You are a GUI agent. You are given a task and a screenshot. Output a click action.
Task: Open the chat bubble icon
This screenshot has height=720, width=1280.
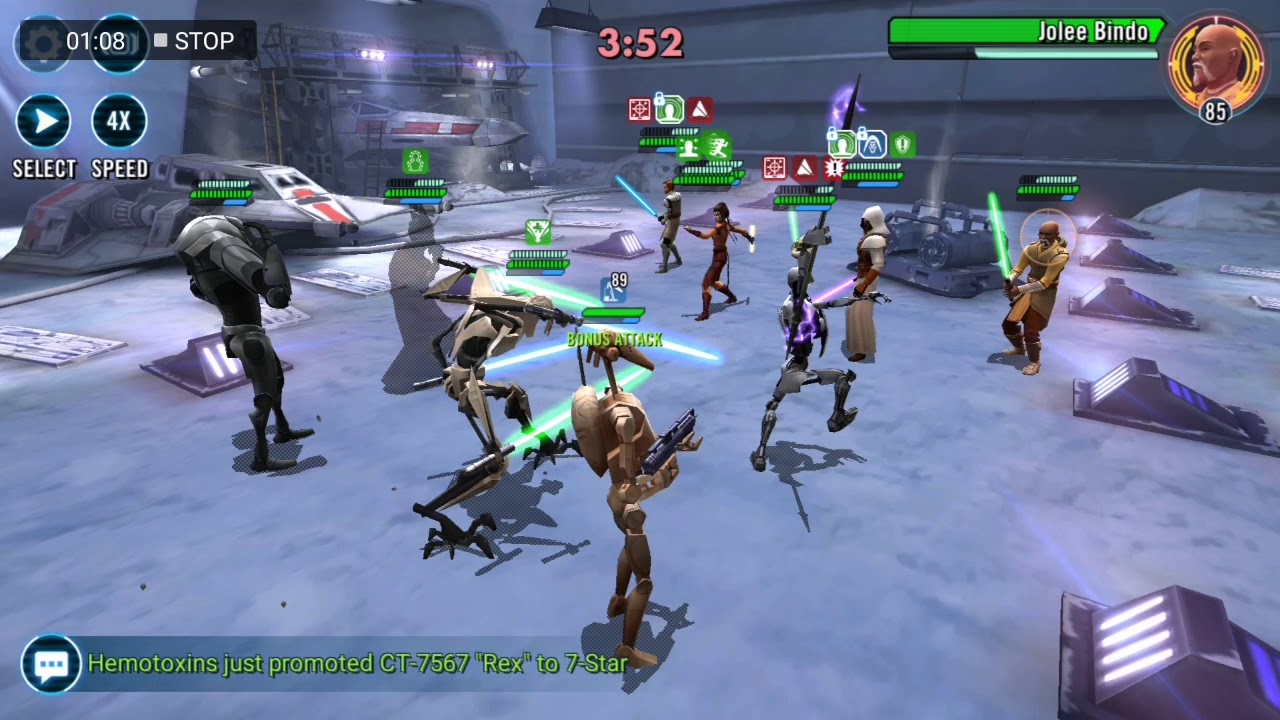[51, 664]
